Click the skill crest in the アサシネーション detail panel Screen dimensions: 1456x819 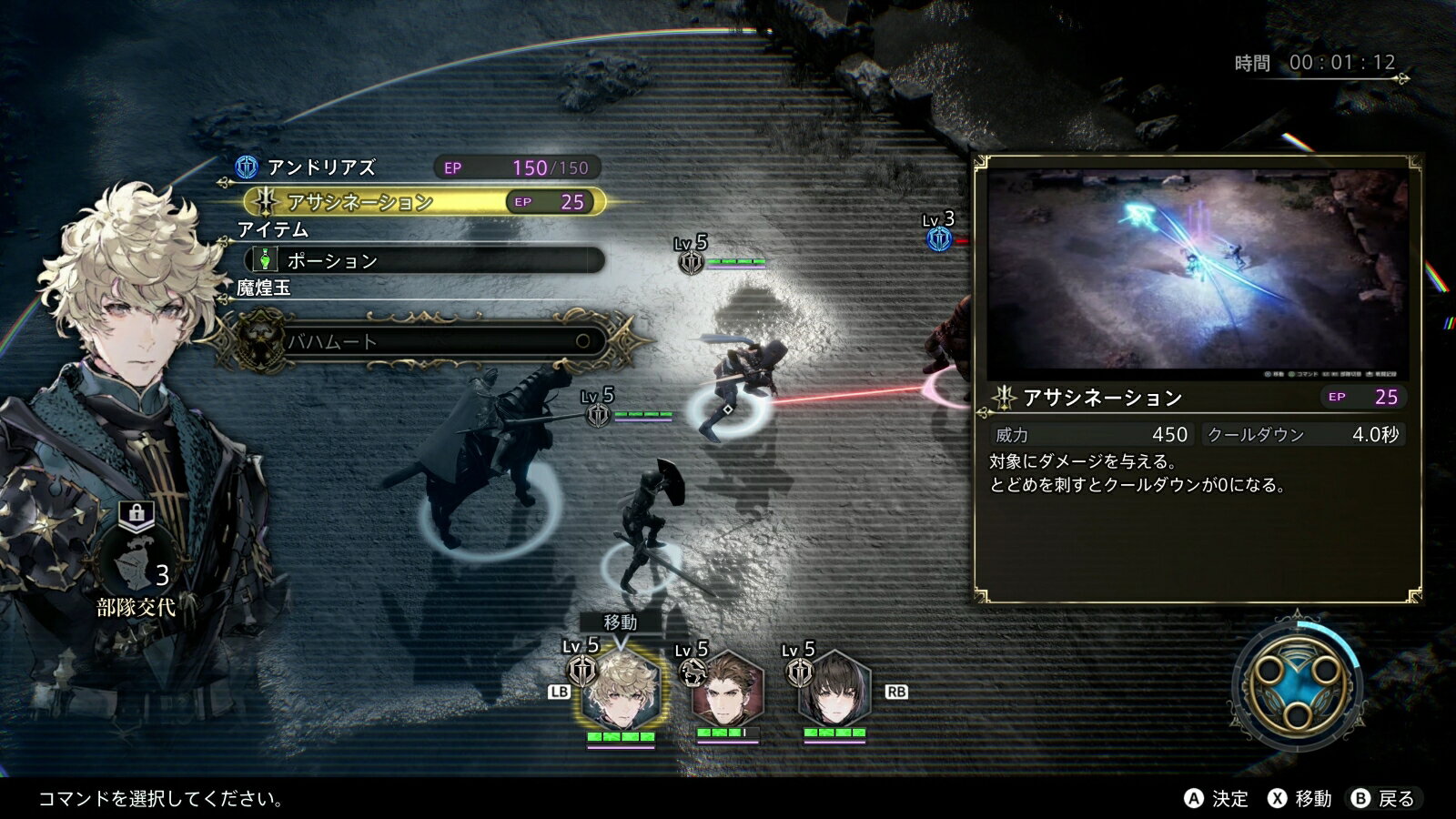click(x=1004, y=397)
